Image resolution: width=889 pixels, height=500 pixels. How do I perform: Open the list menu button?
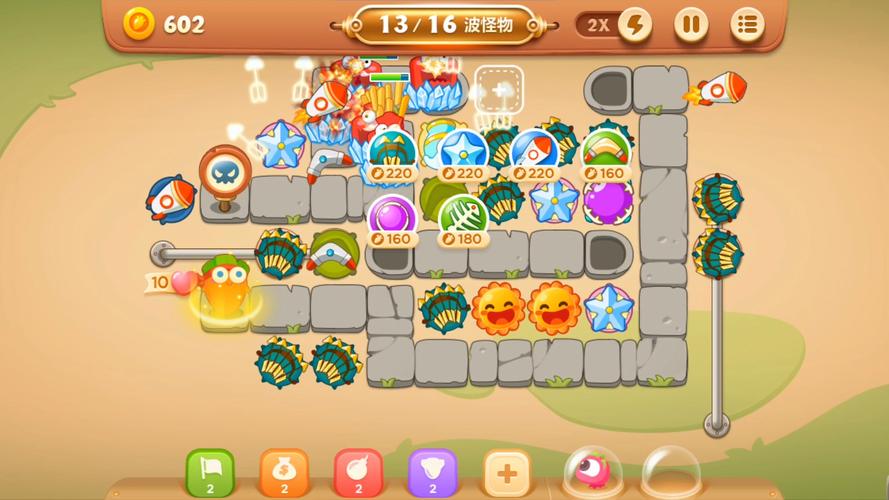tap(746, 24)
